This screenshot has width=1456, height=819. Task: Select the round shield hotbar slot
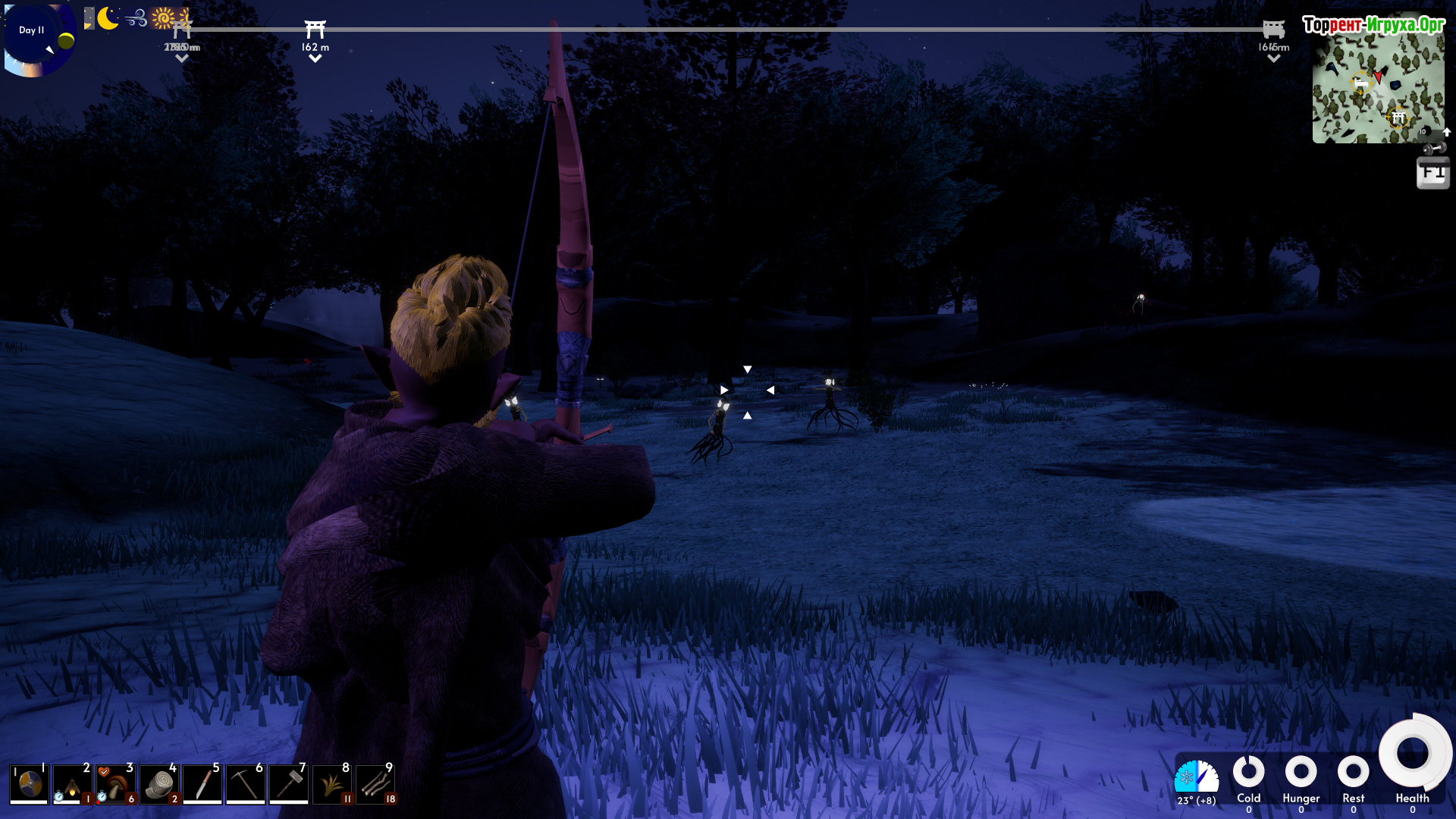click(x=30, y=783)
